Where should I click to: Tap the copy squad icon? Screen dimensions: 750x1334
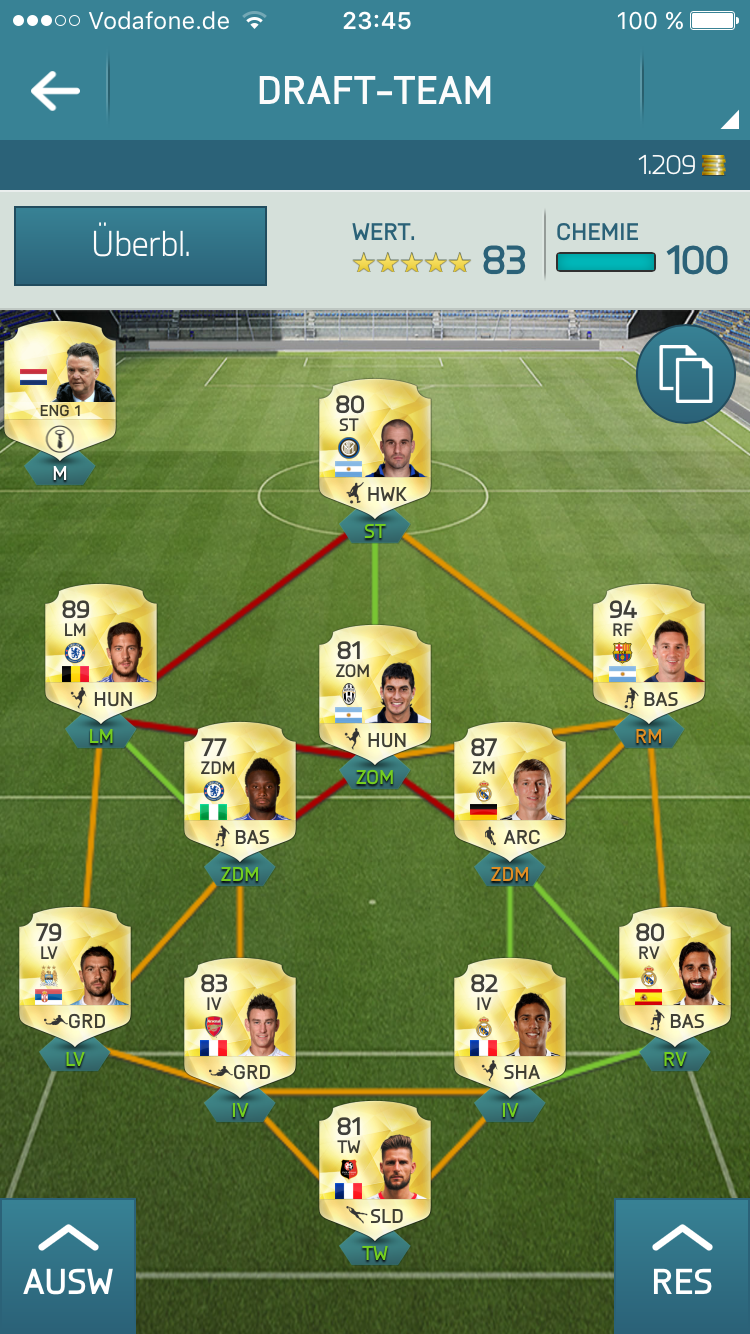click(686, 374)
